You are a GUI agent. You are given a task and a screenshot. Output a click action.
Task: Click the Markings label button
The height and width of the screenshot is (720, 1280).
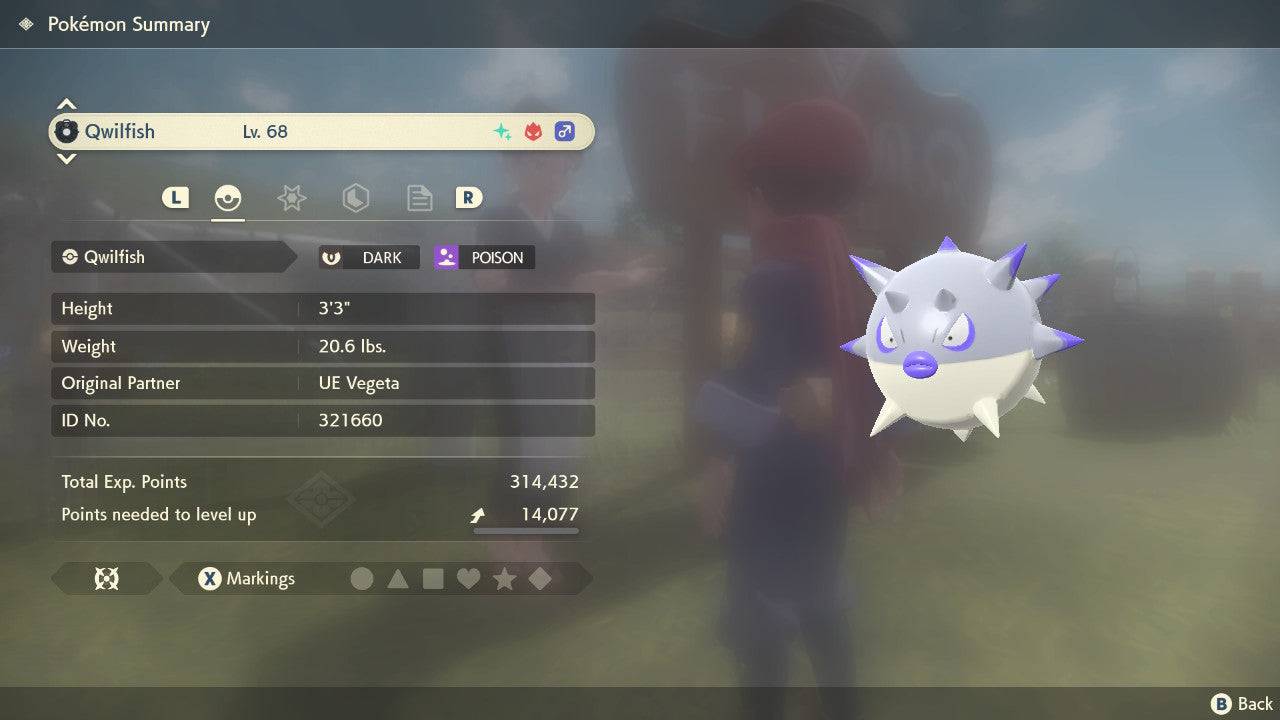[x=247, y=579]
